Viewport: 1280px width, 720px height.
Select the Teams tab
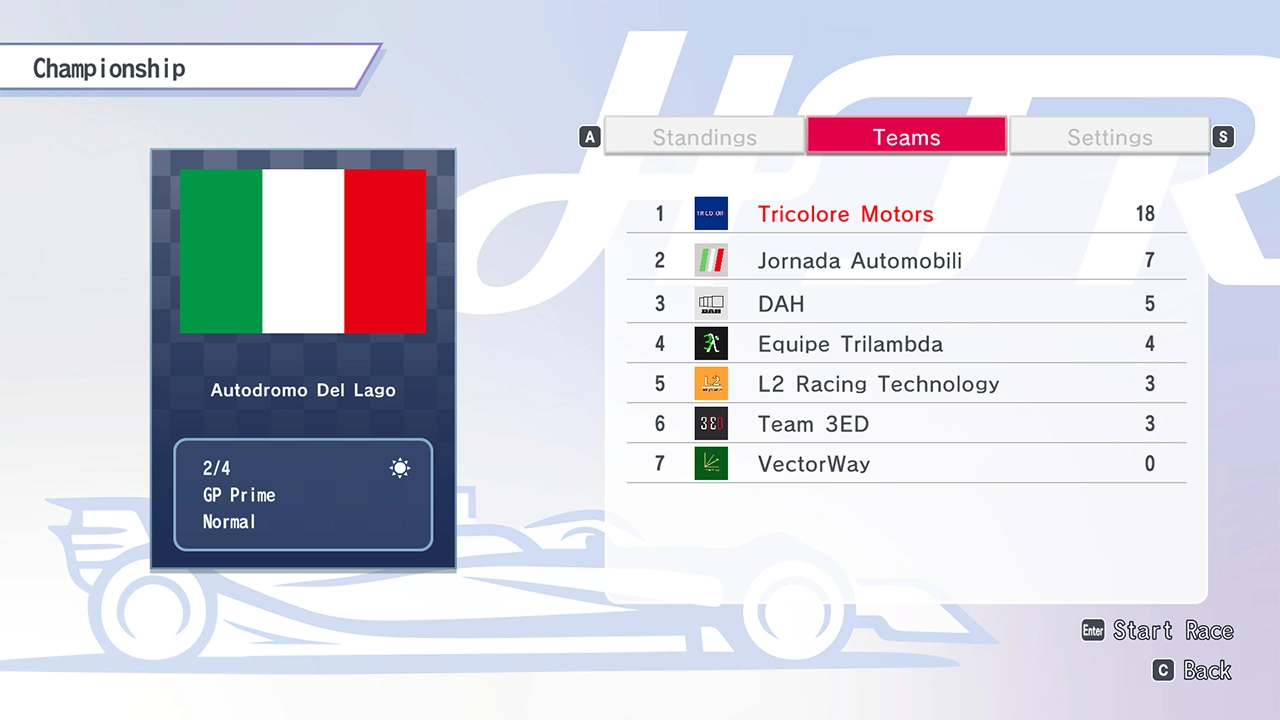pos(906,137)
